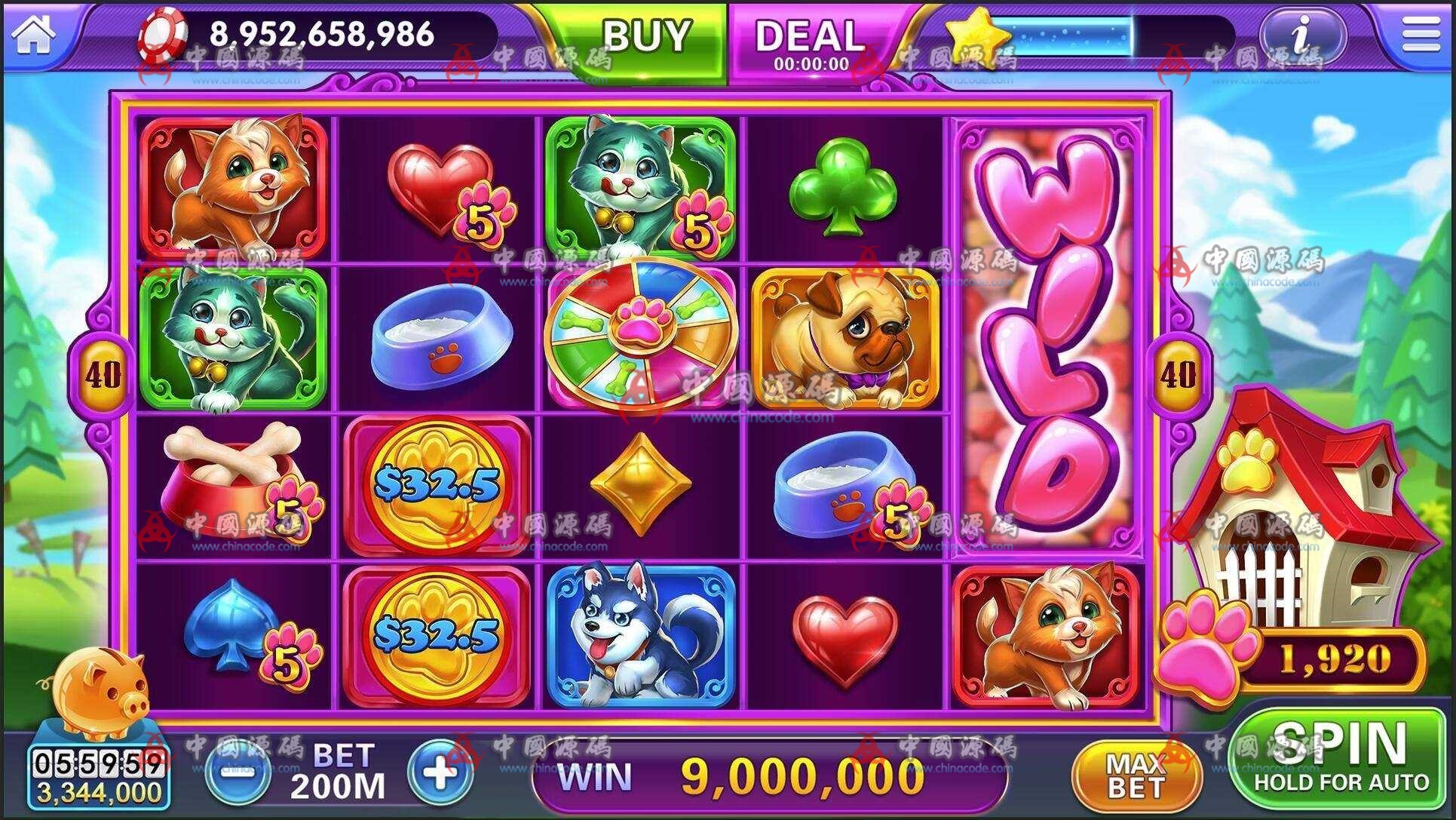Click the bonus wheel symbol on the reels
The height and width of the screenshot is (820, 1456).
(641, 336)
